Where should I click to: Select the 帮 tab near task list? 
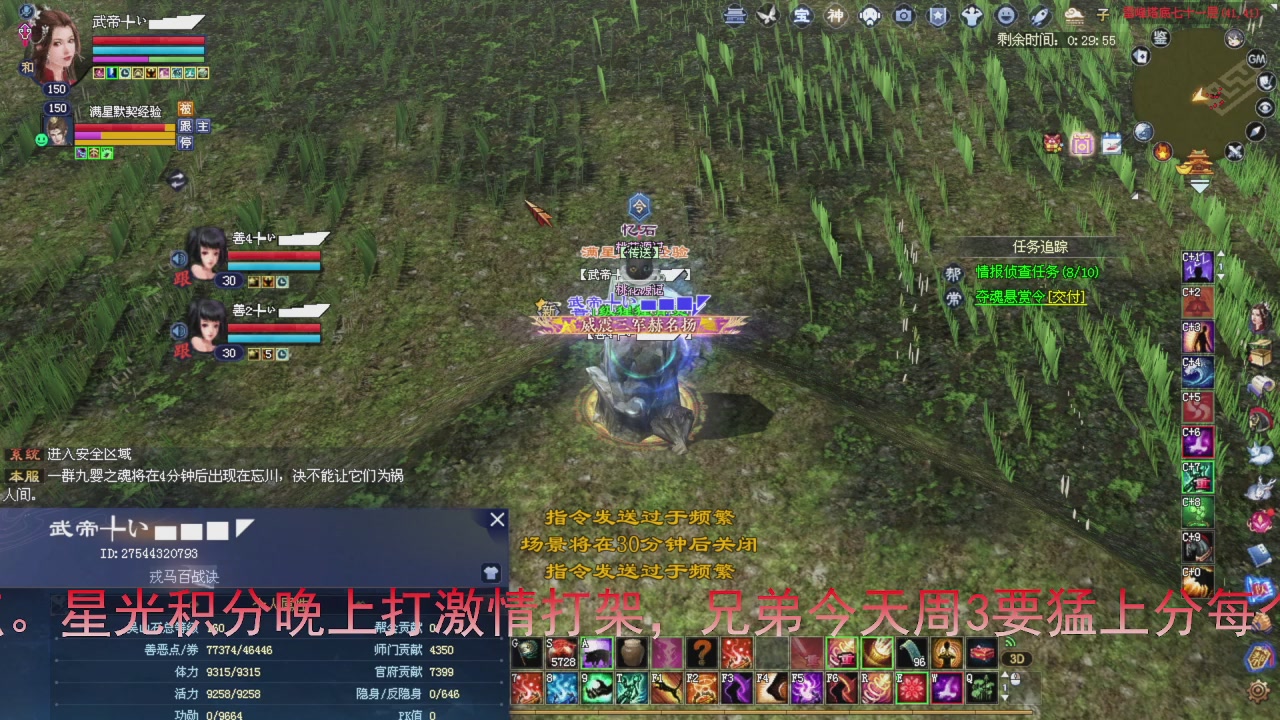click(953, 272)
